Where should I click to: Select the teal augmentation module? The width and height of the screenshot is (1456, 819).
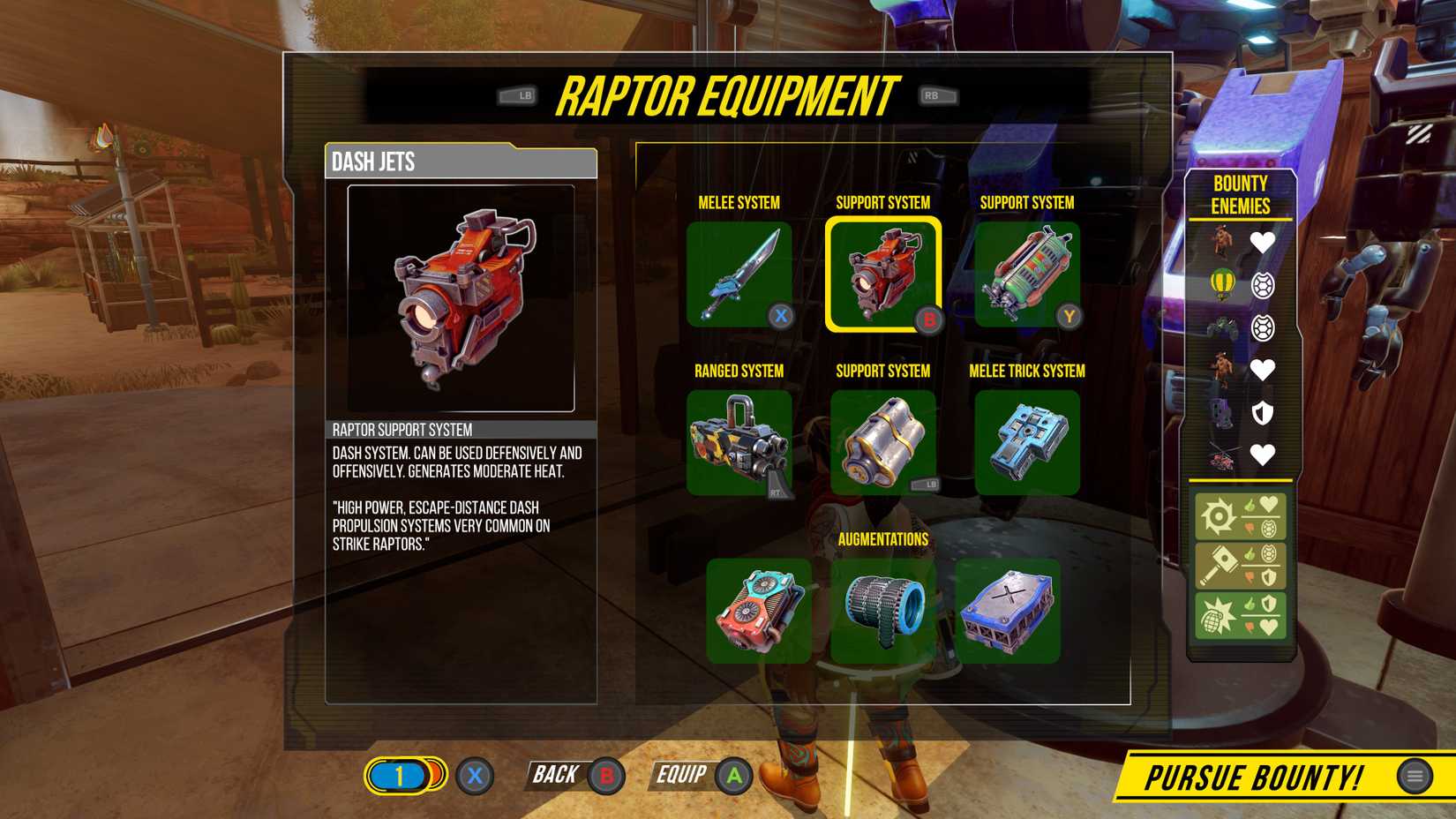click(757, 611)
